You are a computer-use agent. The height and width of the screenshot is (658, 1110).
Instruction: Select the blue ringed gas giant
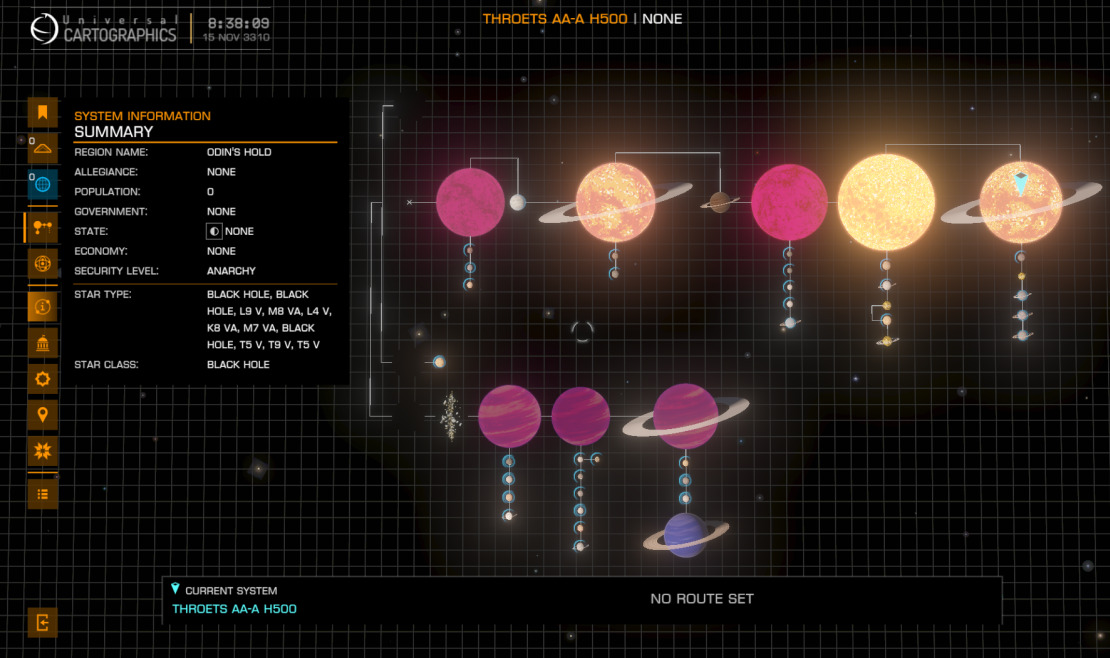685,535
